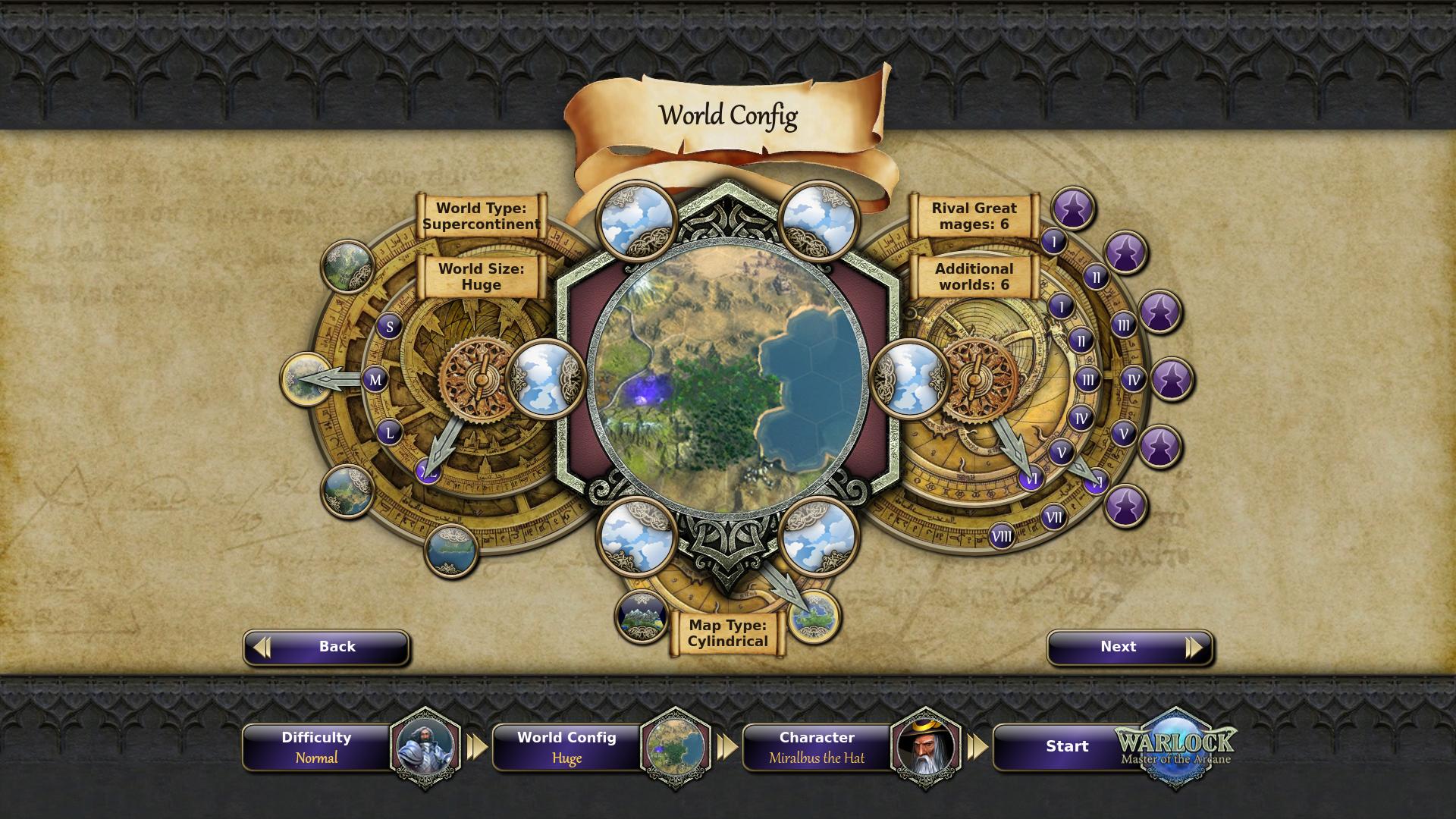Proceed with the Next button
The width and height of the screenshot is (1456, 819).
pyautogui.click(x=1129, y=647)
